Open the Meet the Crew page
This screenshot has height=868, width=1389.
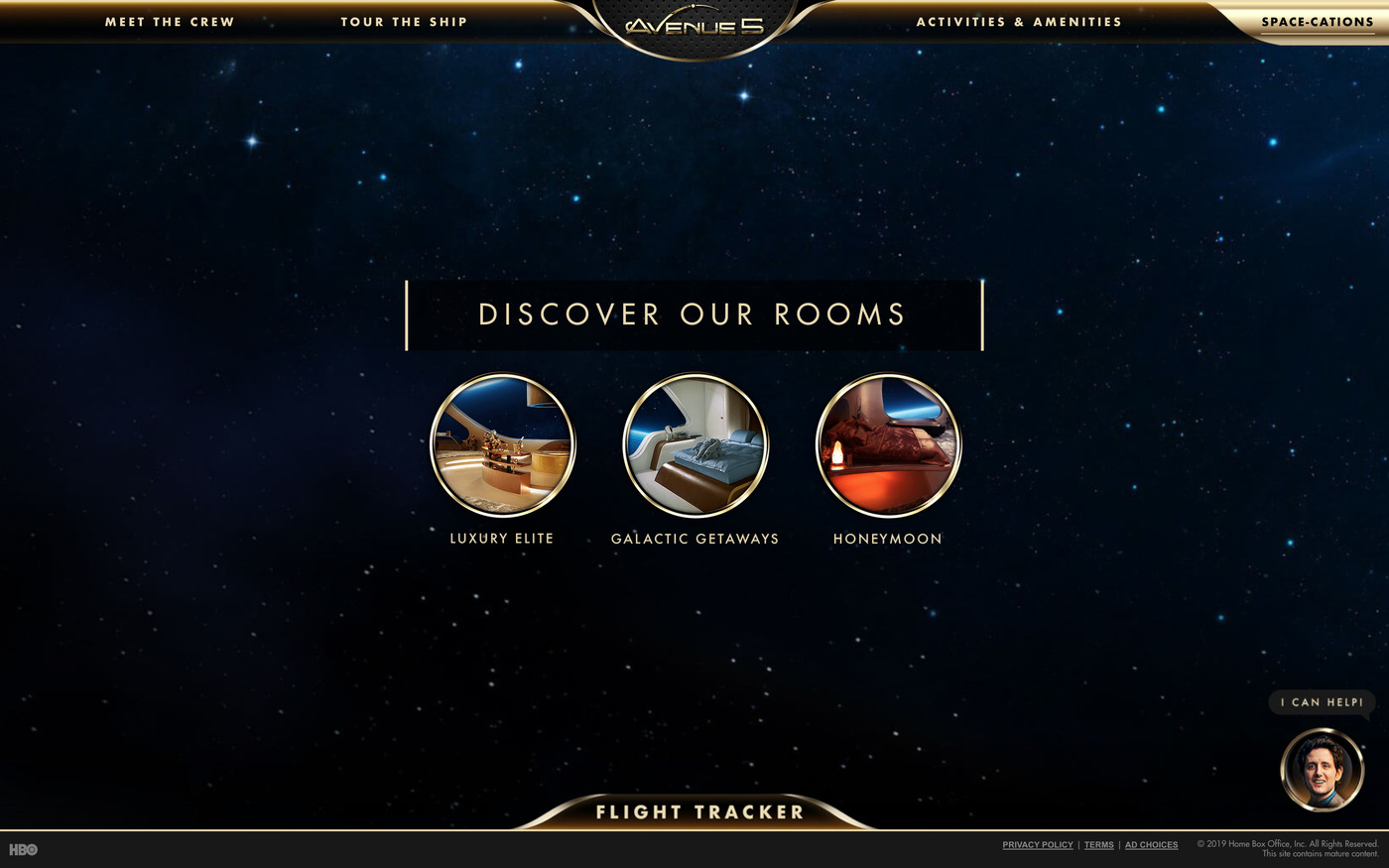point(170,22)
